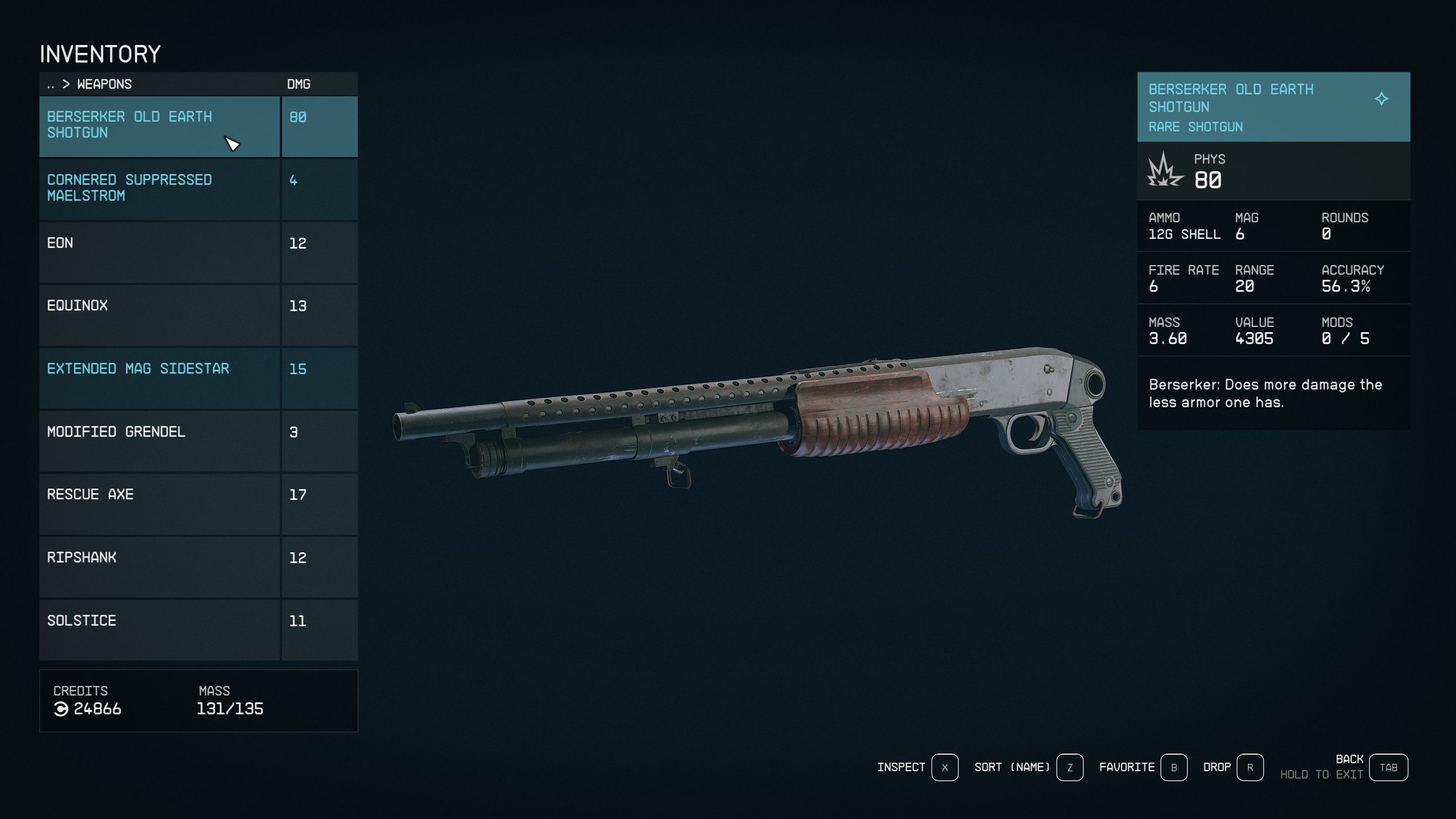Go back via the Weapons breadcrumb
The width and height of the screenshot is (1456, 819).
tap(104, 84)
